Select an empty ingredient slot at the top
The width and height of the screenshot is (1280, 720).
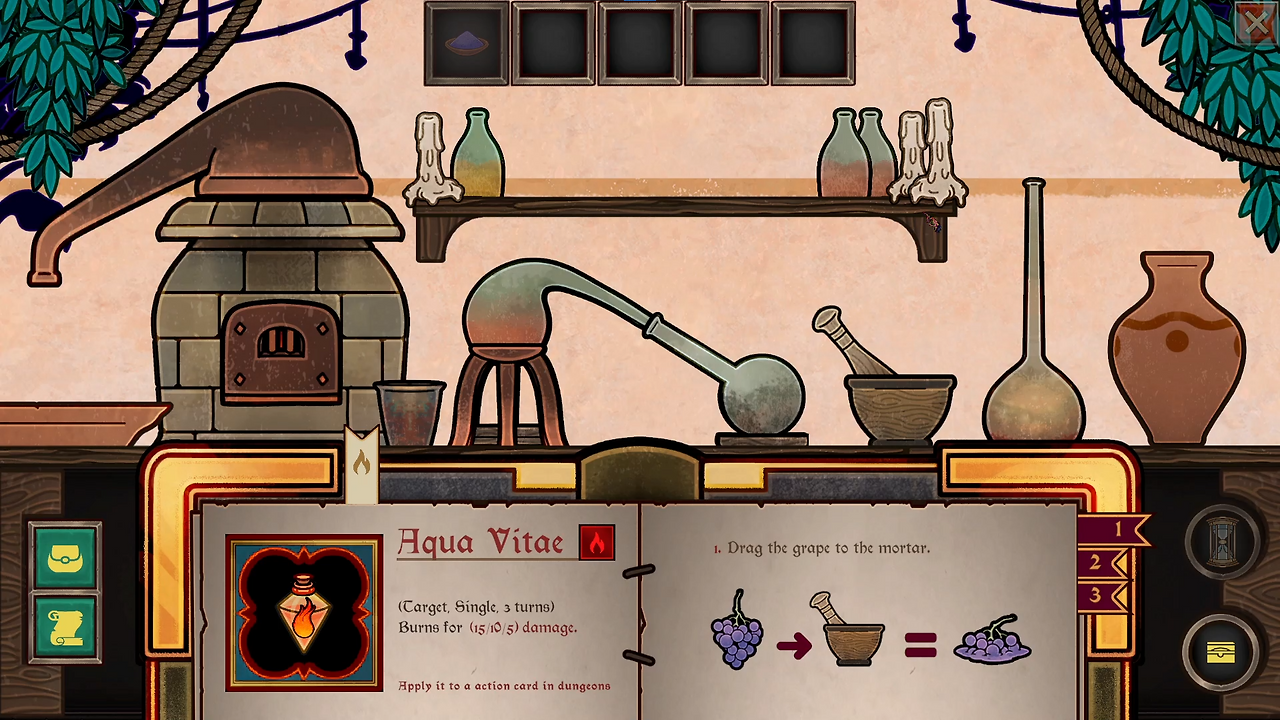click(x=553, y=44)
